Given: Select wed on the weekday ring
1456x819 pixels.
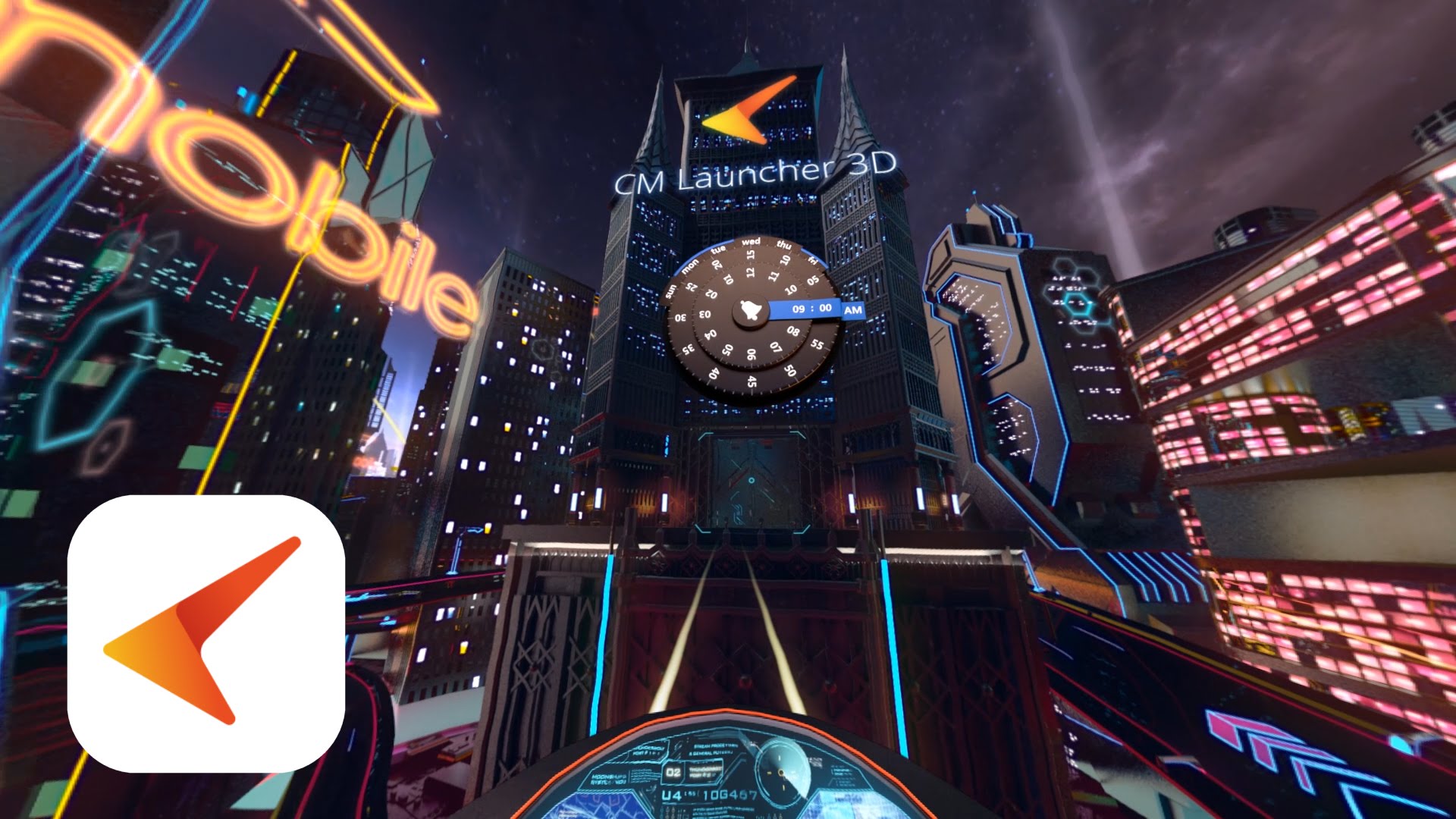Looking at the screenshot, I should (752, 242).
